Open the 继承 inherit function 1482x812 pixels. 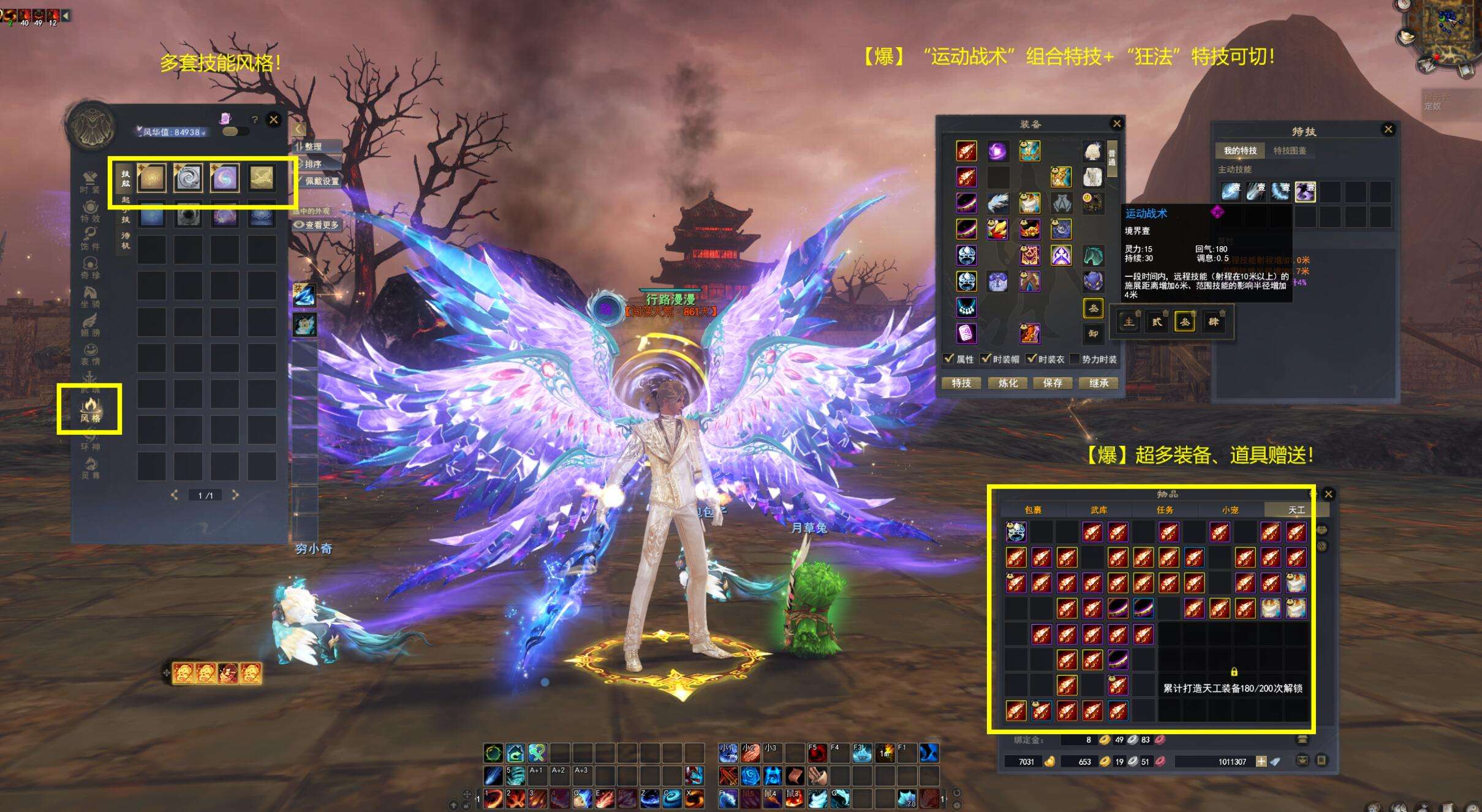pyautogui.click(x=1098, y=383)
